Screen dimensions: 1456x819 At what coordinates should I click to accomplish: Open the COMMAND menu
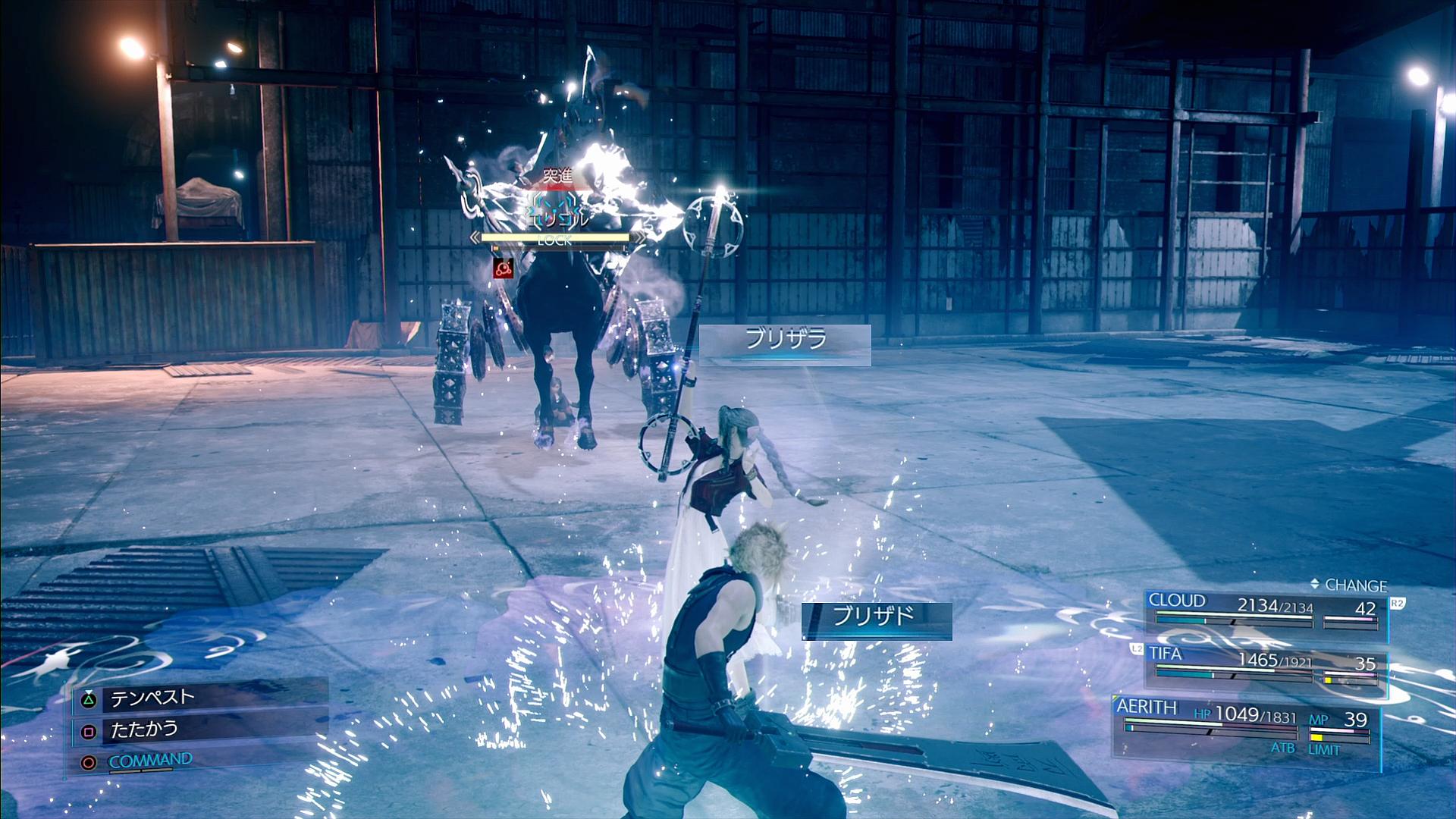pos(150,760)
